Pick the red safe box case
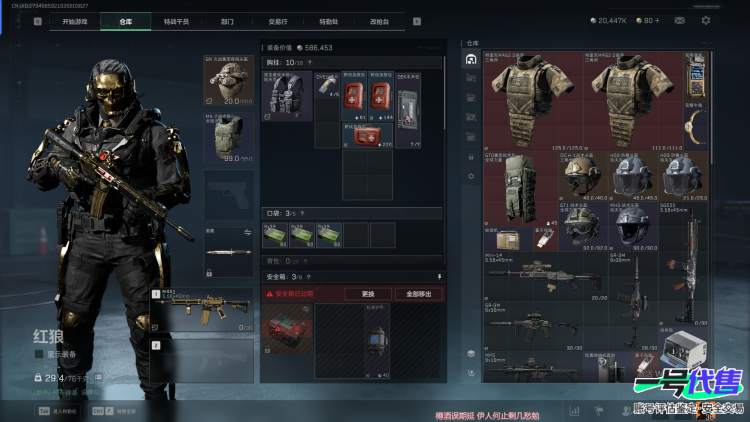Viewport: 750px width, 422px height. (286, 329)
